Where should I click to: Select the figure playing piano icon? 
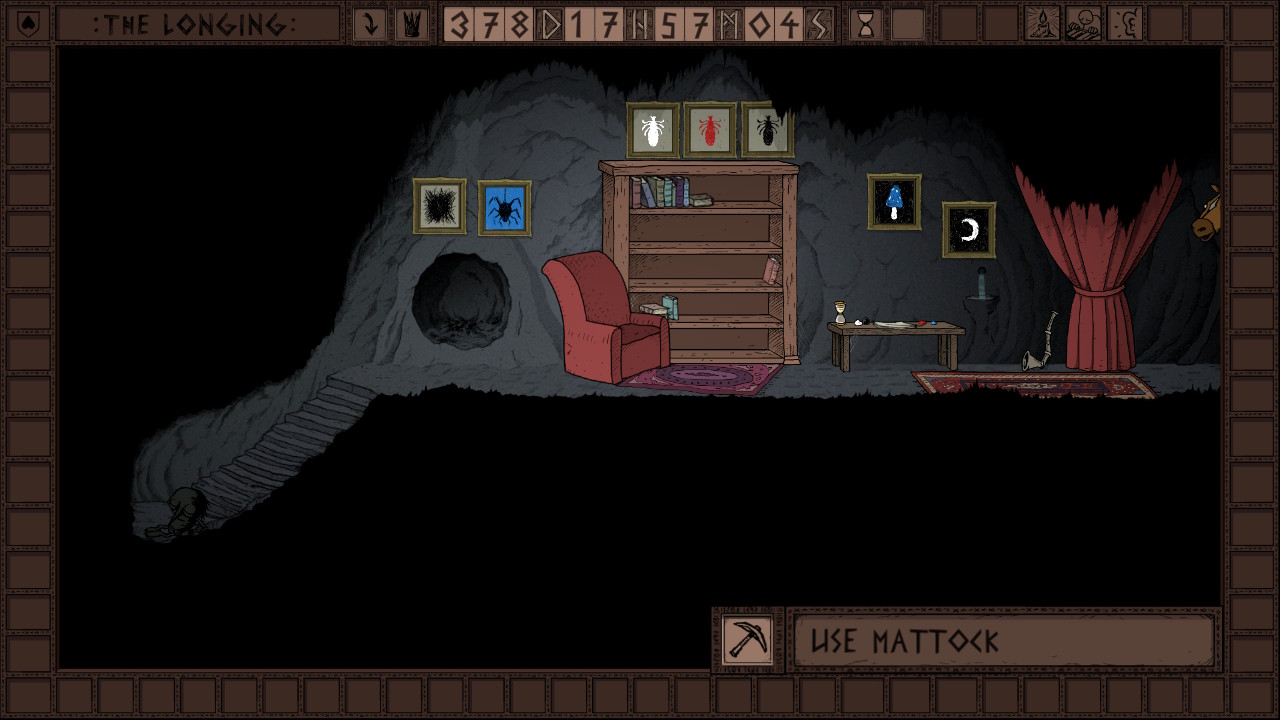click(x=1083, y=24)
